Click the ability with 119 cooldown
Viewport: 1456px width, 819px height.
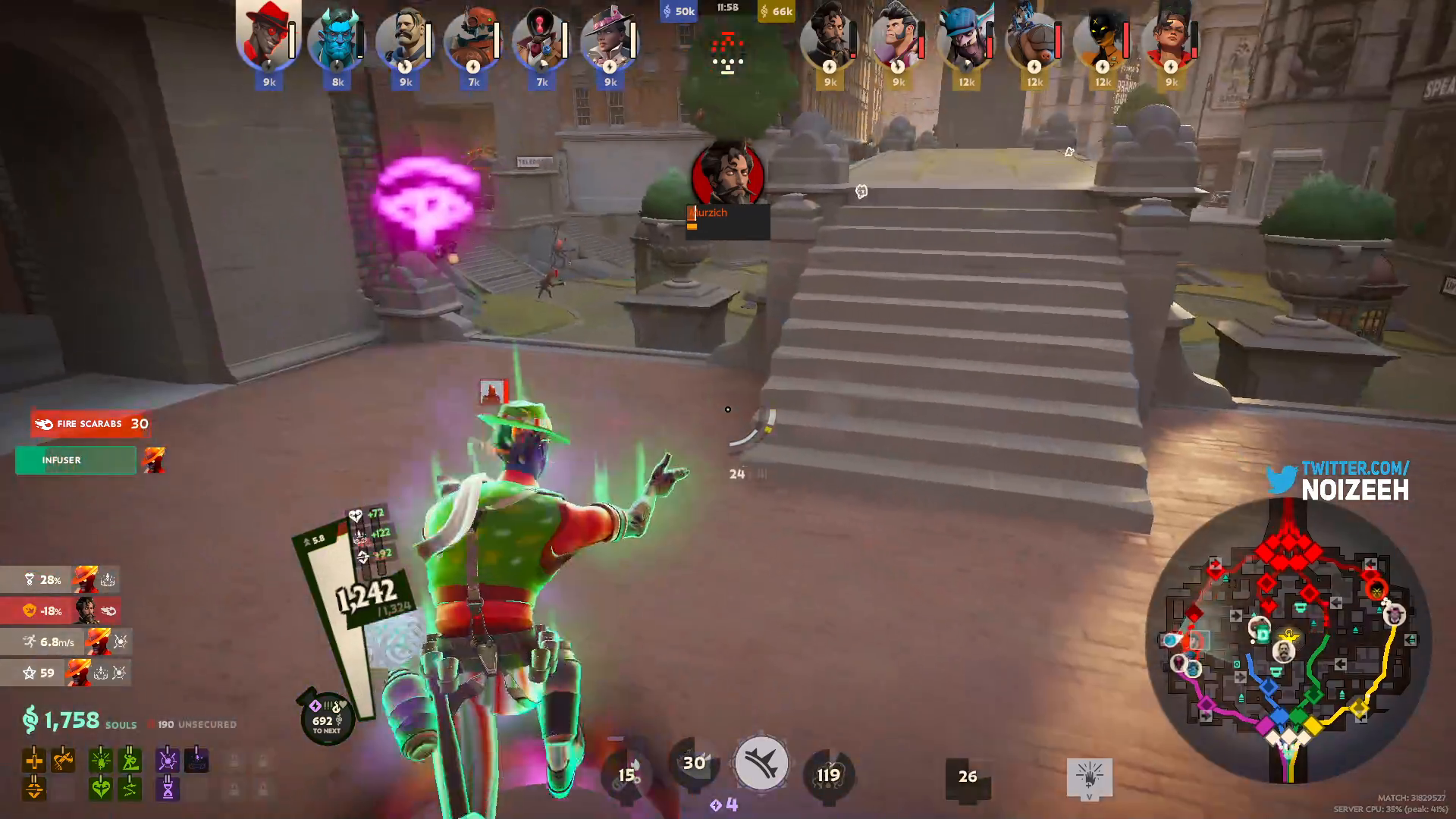pos(828,775)
